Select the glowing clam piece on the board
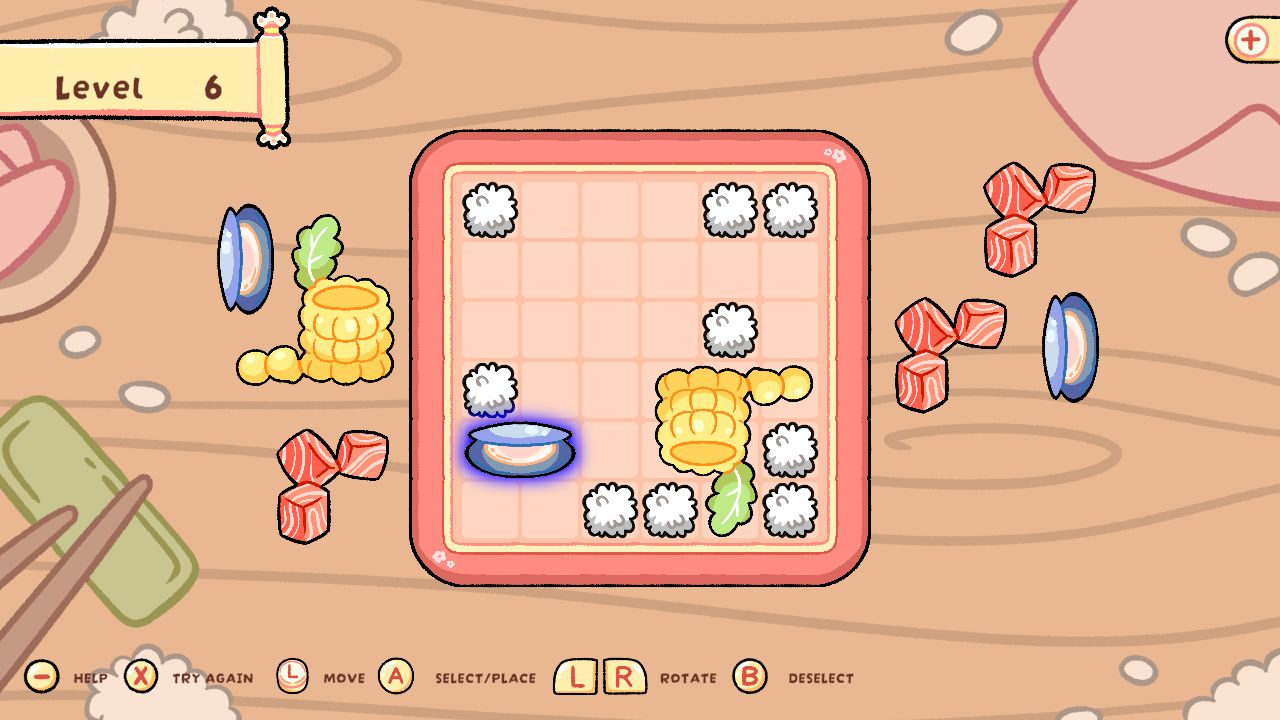This screenshot has width=1280, height=720. click(x=518, y=449)
